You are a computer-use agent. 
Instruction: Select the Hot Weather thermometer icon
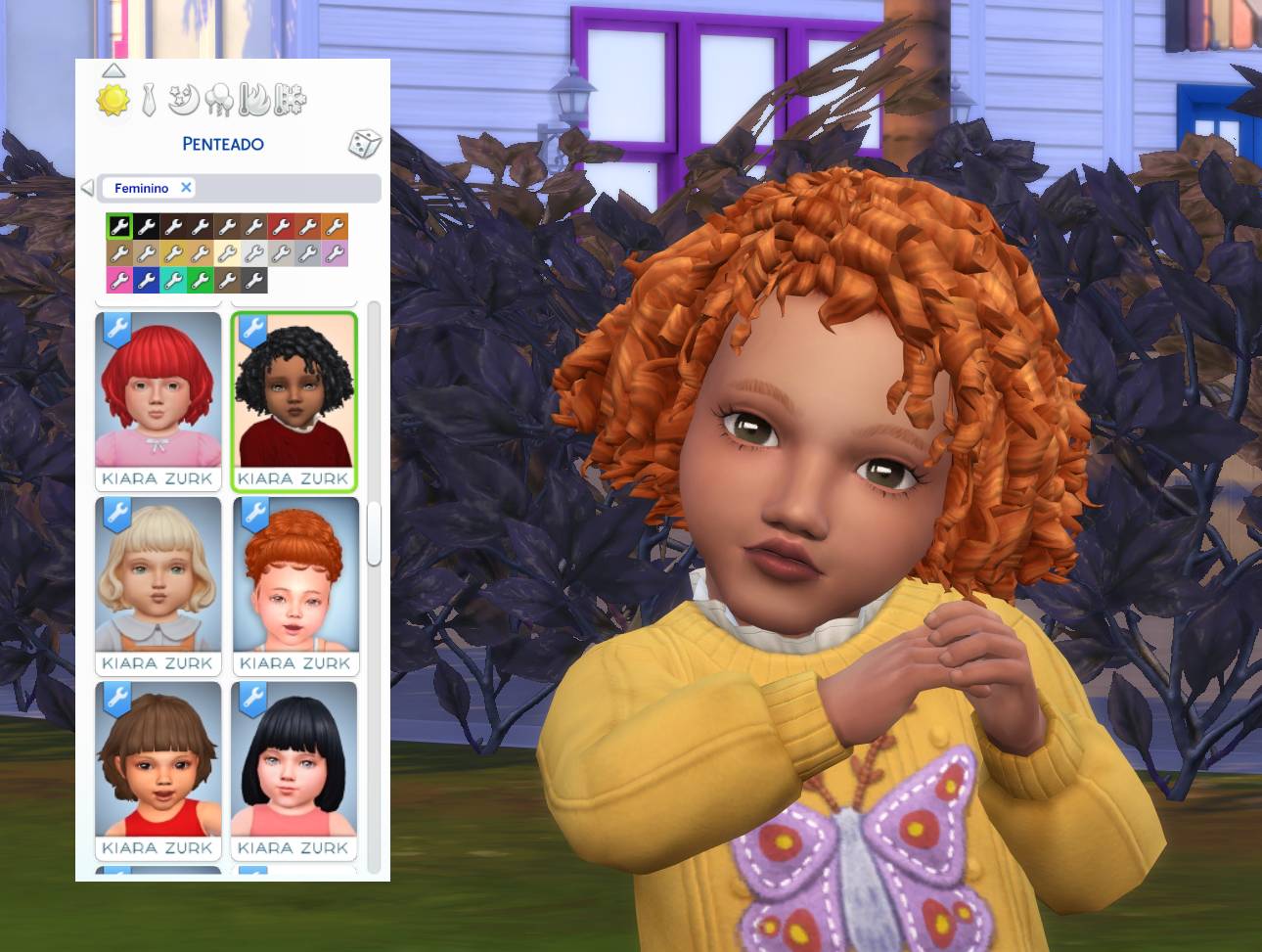[252, 98]
